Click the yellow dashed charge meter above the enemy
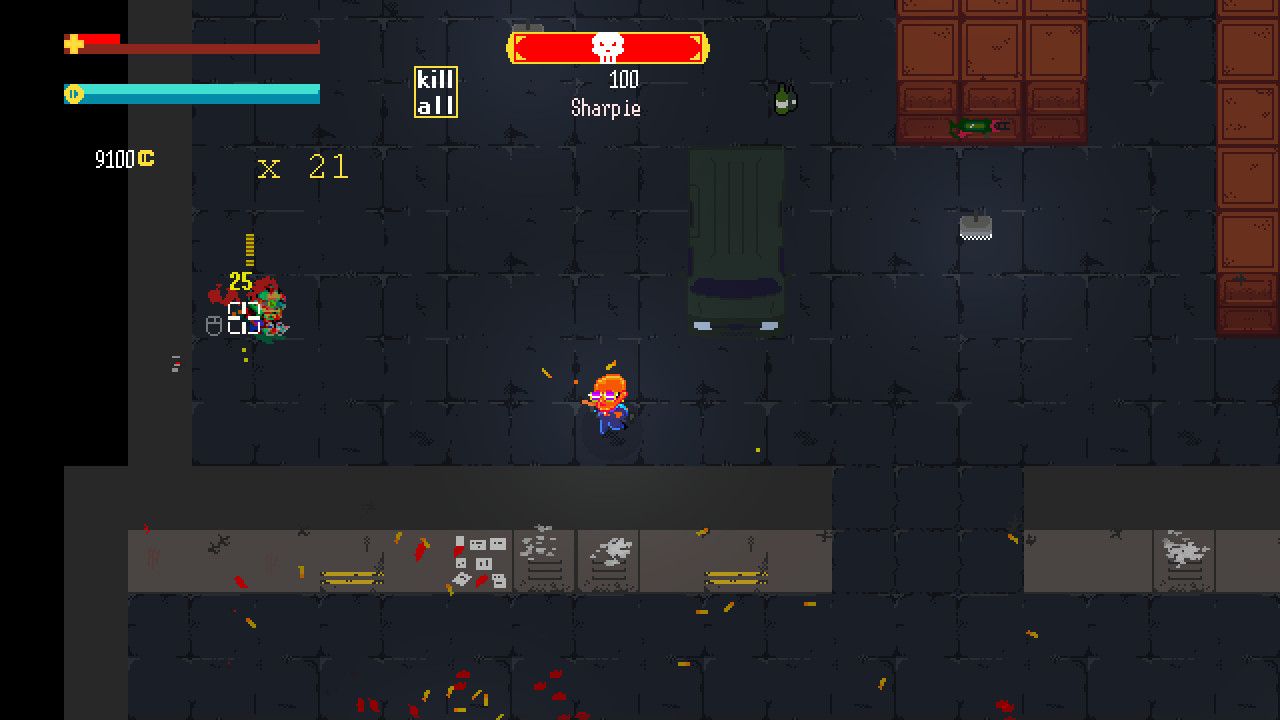 click(x=249, y=250)
